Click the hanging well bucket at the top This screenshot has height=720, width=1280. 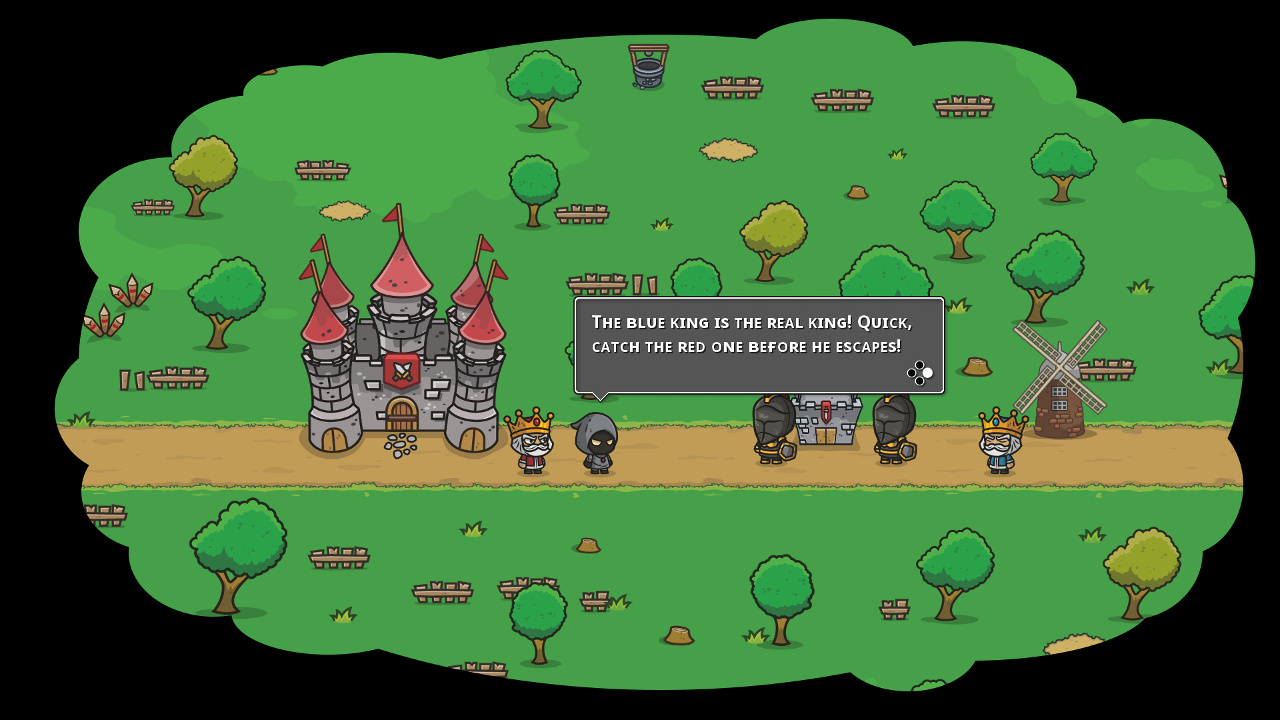tap(646, 70)
